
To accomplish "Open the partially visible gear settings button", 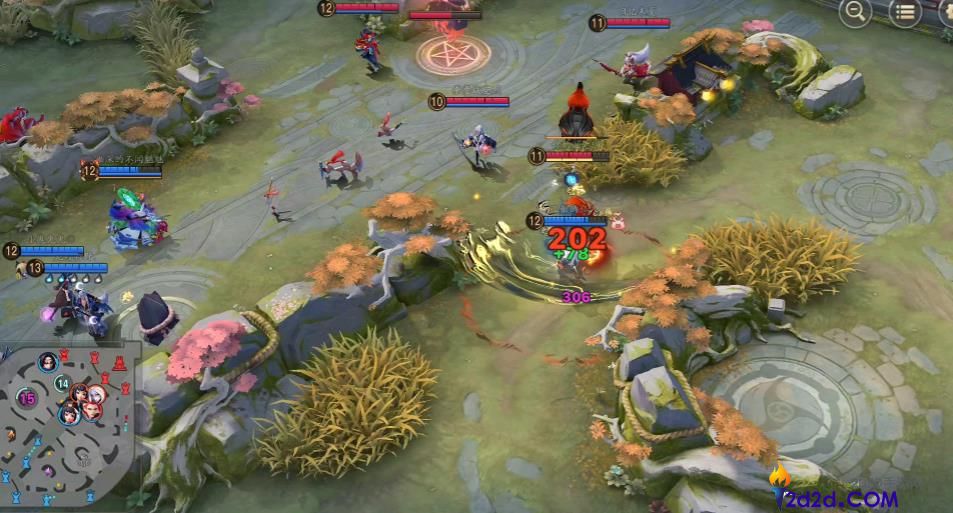I will point(946,12).
